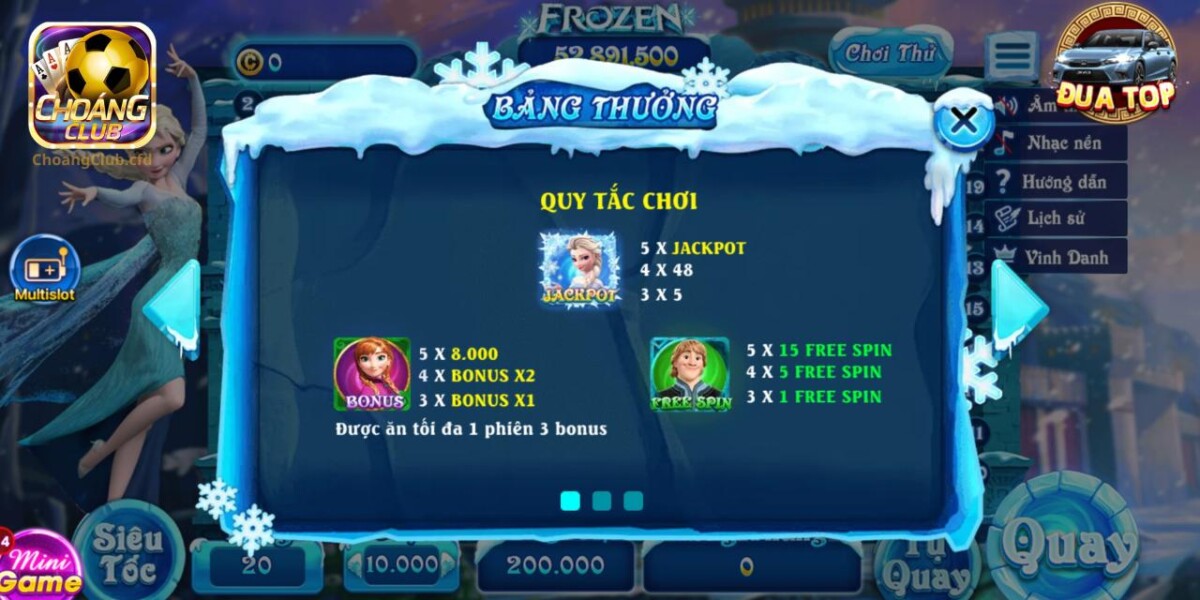Toggle Nhạc nền background music
This screenshot has height=600, width=1200.
pyautogui.click(x=1060, y=143)
